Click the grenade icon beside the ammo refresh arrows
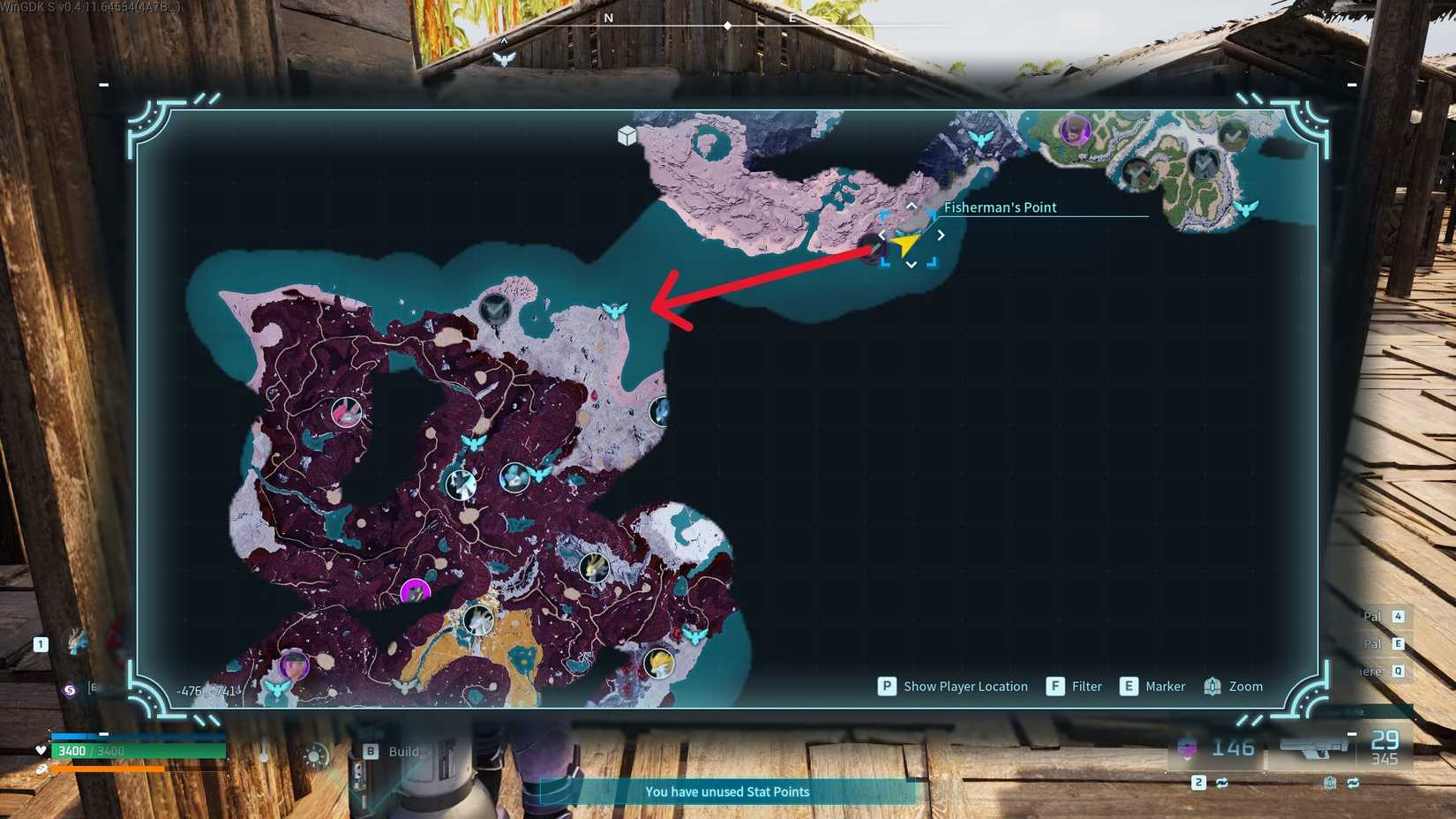 [1331, 783]
